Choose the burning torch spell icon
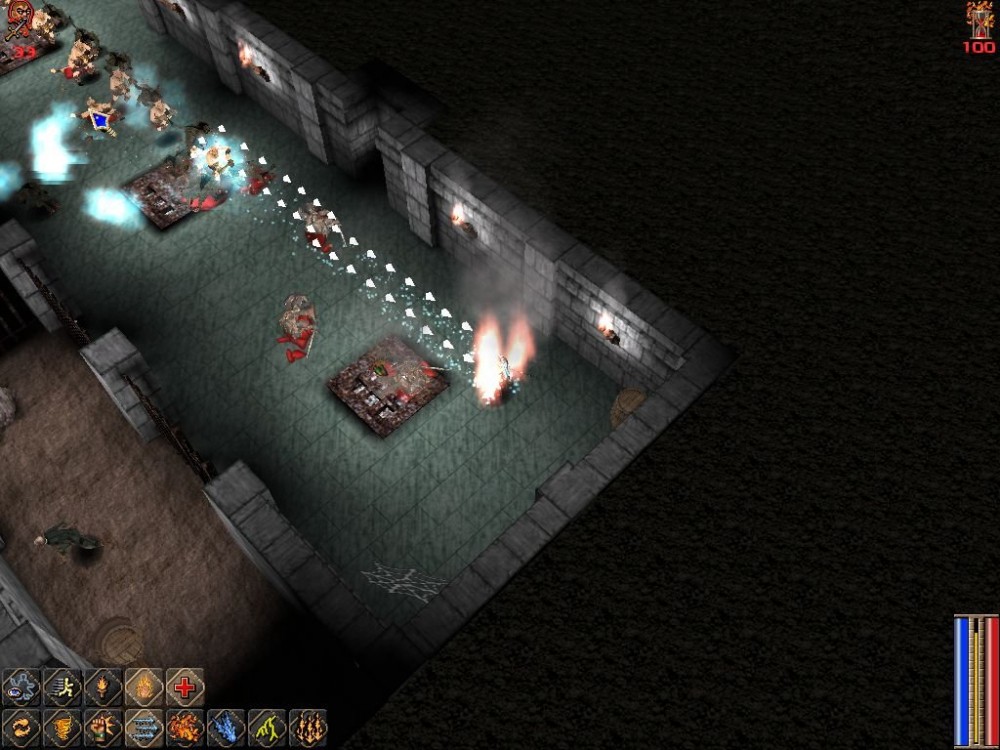Screen dimensions: 1000x750 pos(103,688)
